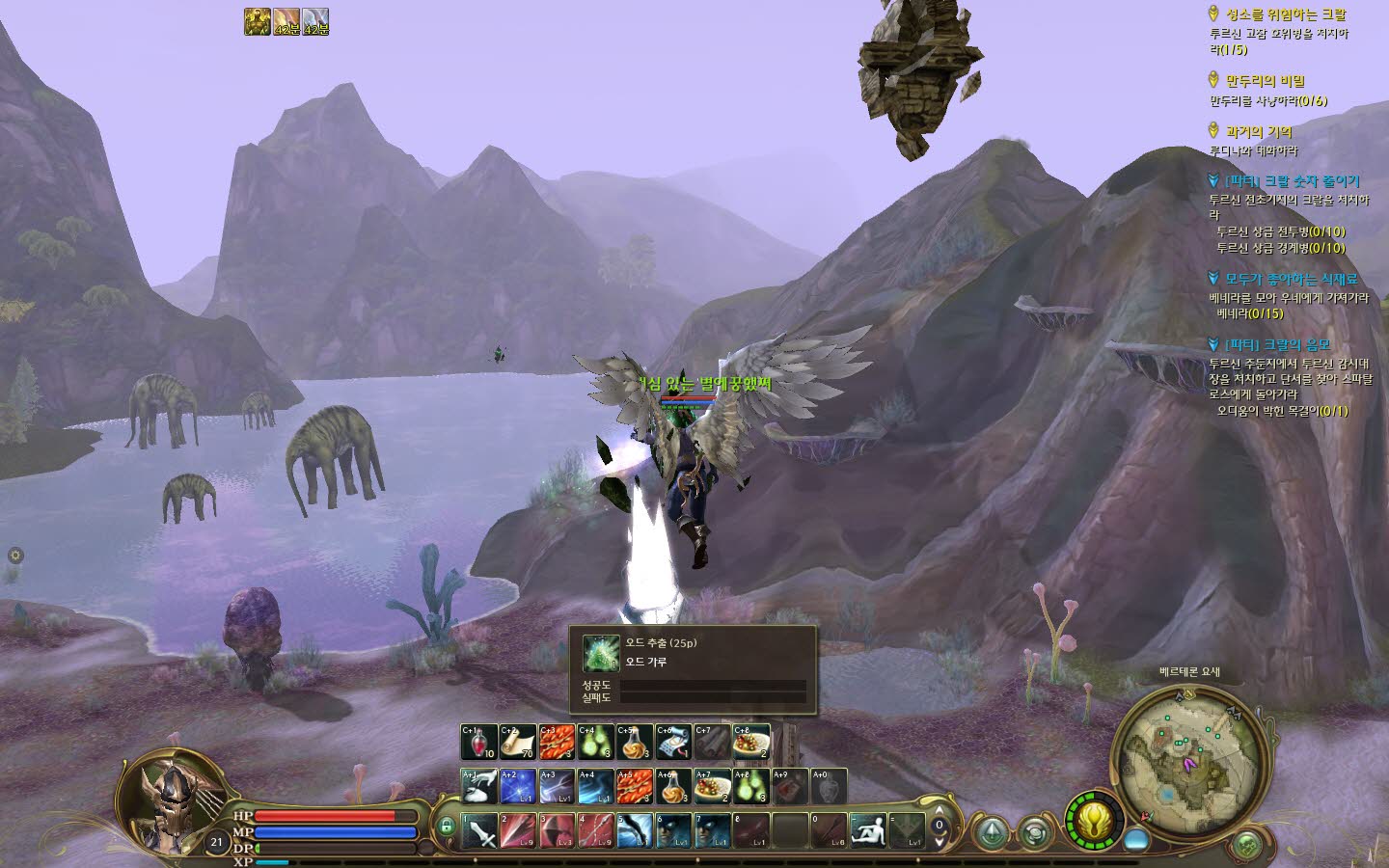Use the sitting rest action on the hotbar
Viewport: 1389px width, 868px height.
click(868, 830)
